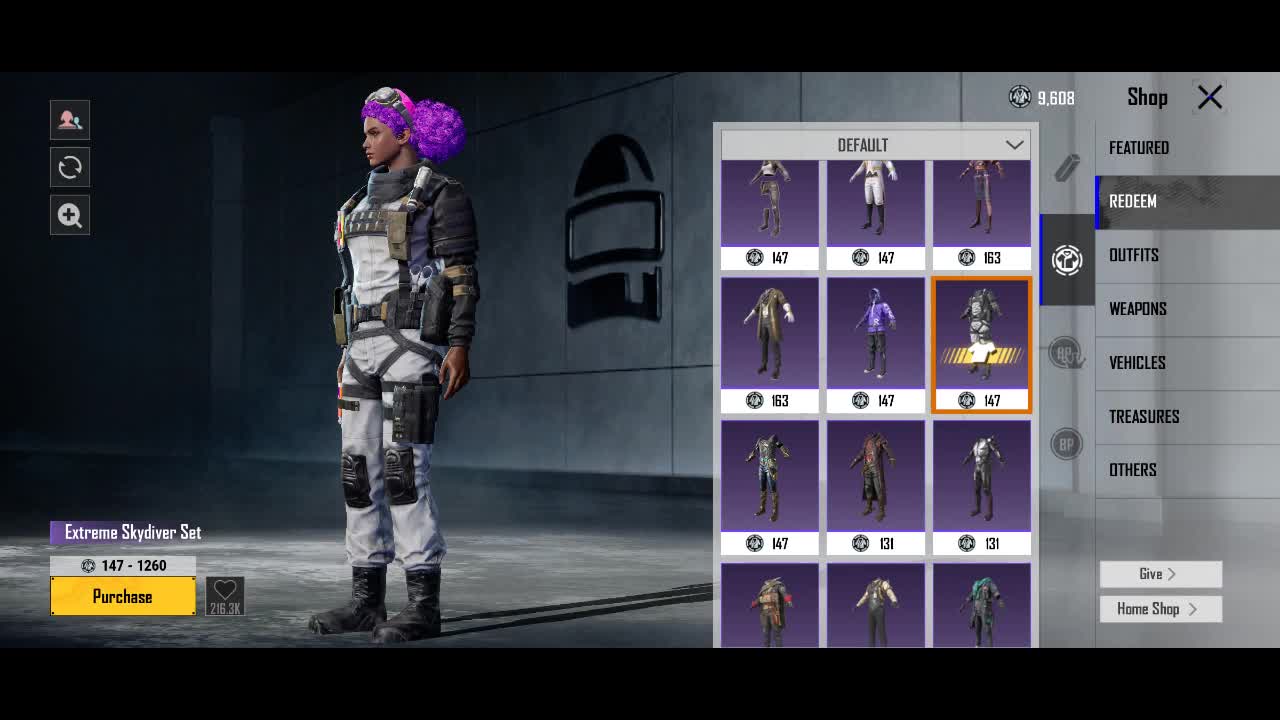Image resolution: width=1280 pixels, height=720 pixels.
Task: Close the Shop screen
Action: point(1210,97)
